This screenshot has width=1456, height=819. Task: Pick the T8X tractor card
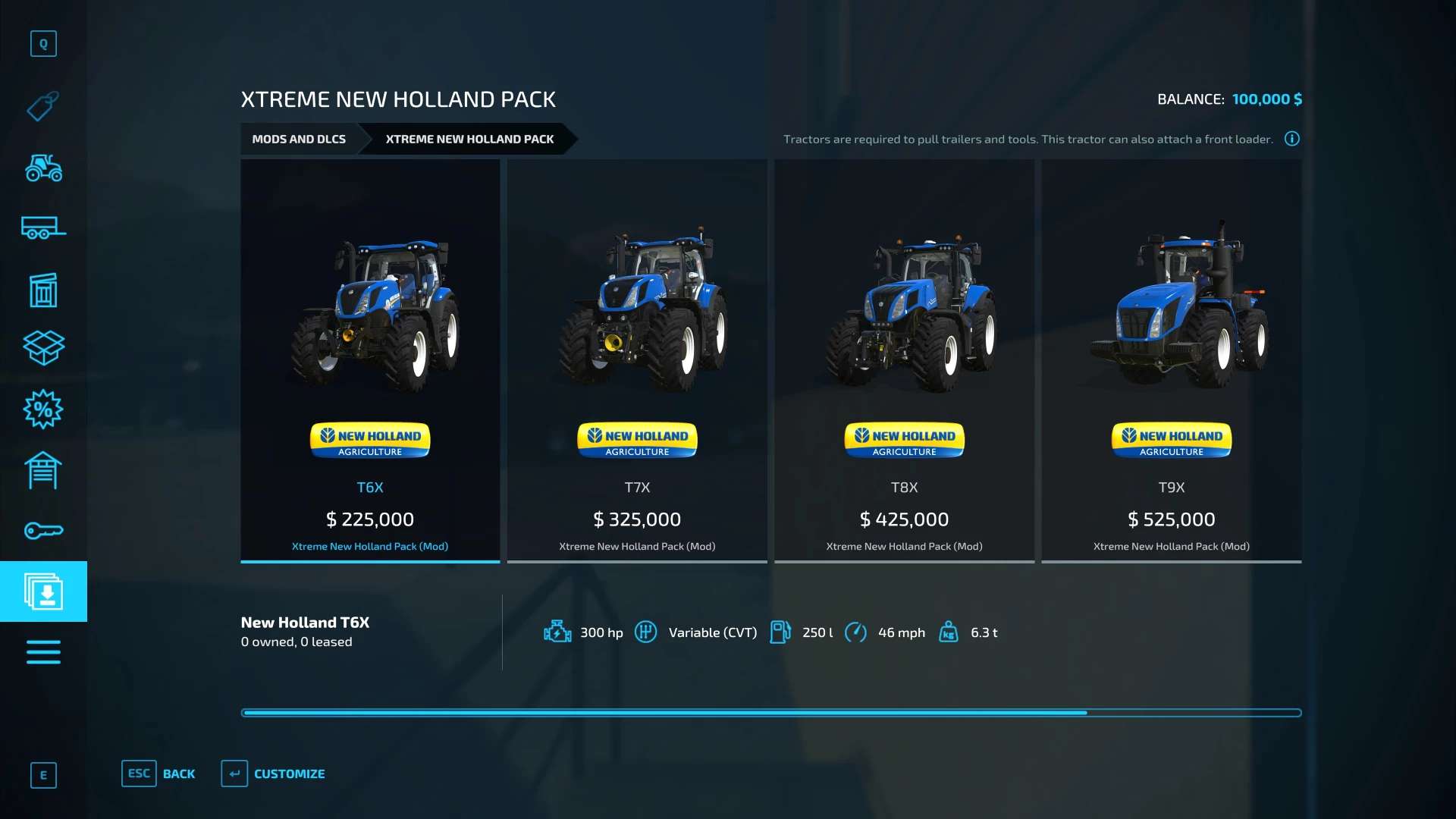coord(904,360)
